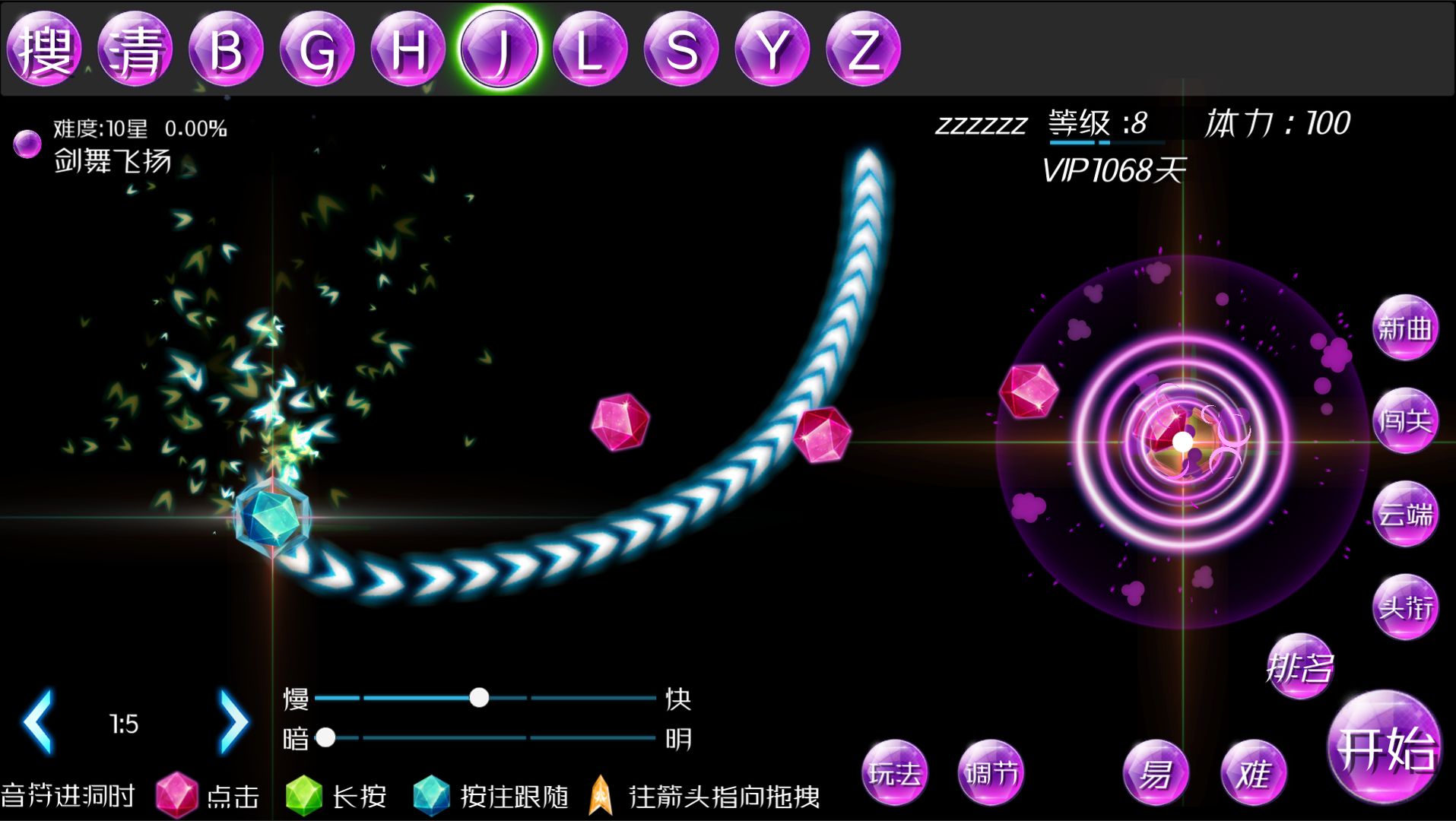This screenshot has width=1456, height=821.
Task: Click the 慢/快 speed slider handle
Action: 479,697
